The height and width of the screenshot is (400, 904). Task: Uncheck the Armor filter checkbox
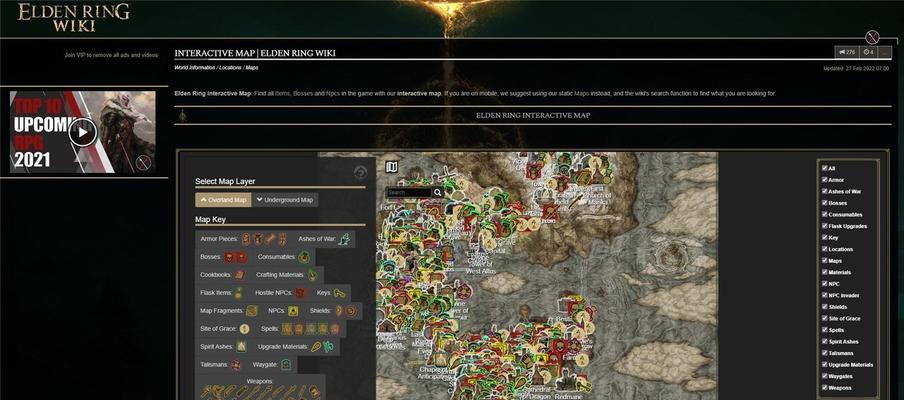pos(824,180)
